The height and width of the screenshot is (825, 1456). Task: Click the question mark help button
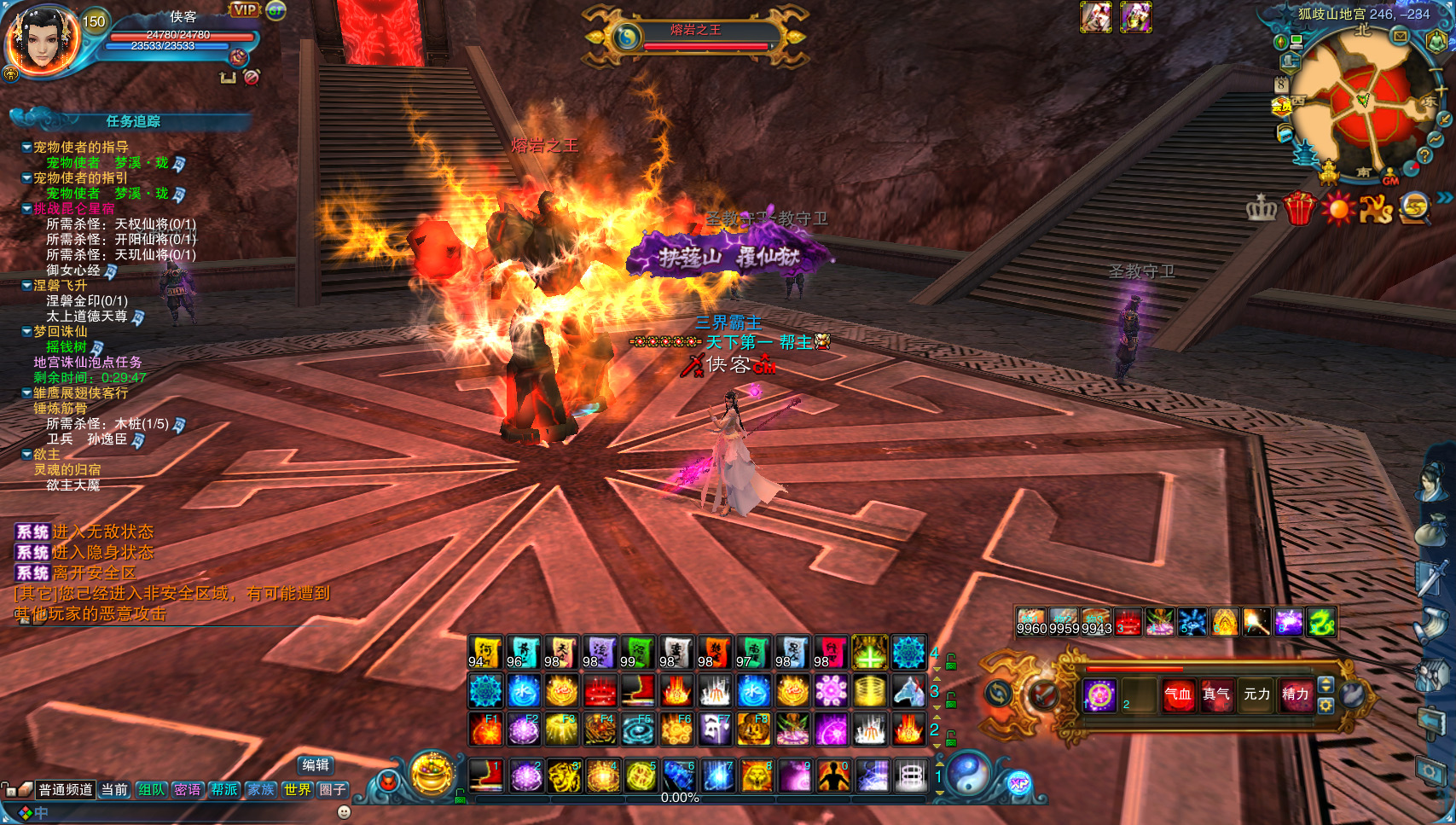(1424, 155)
